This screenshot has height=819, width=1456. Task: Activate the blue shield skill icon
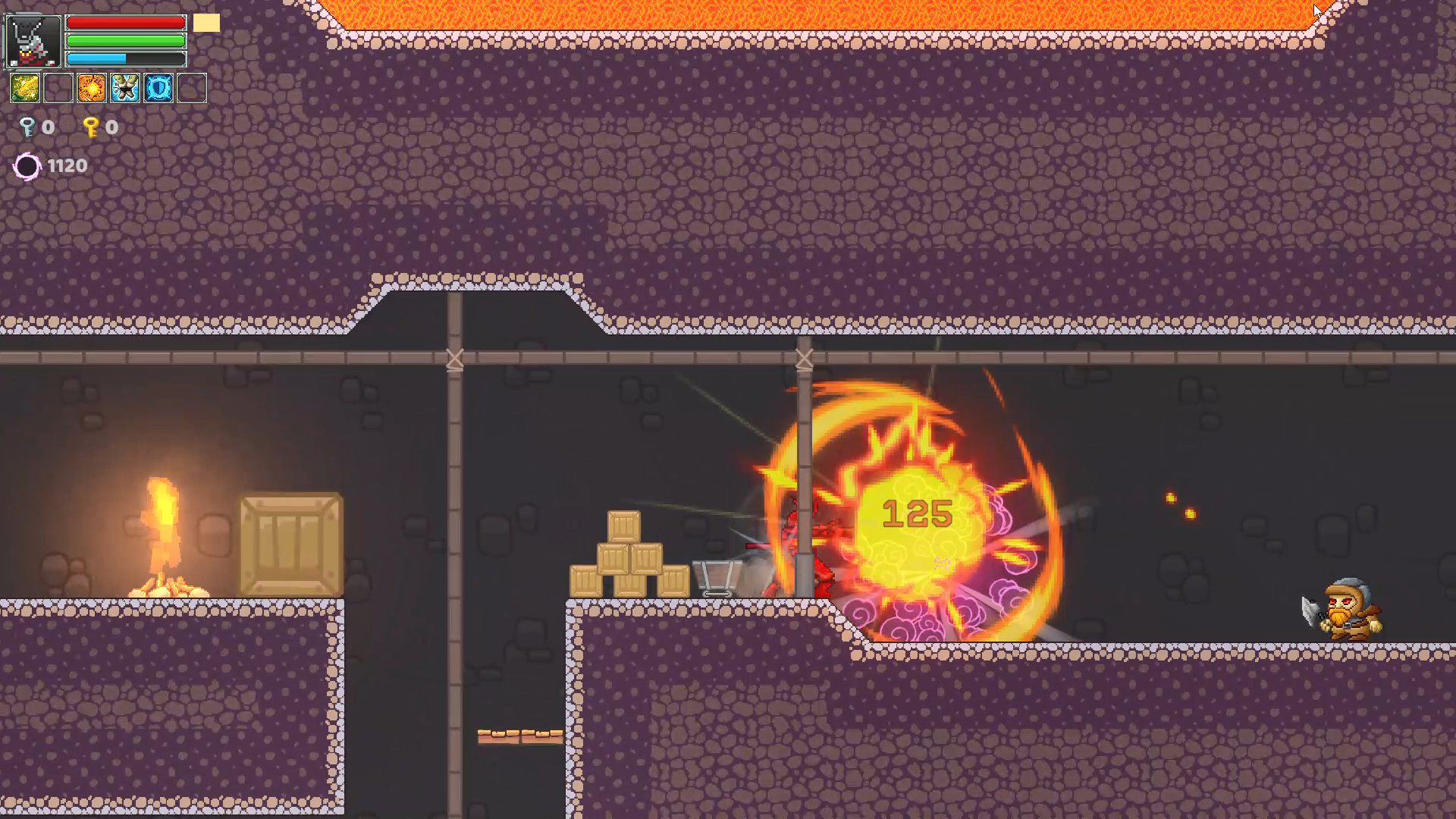158,87
